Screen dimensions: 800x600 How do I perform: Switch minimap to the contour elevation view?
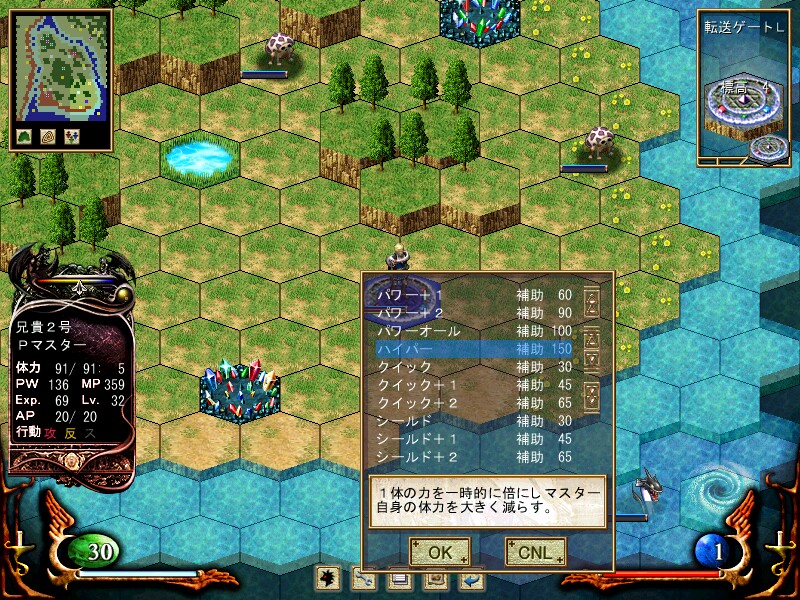pos(47,137)
